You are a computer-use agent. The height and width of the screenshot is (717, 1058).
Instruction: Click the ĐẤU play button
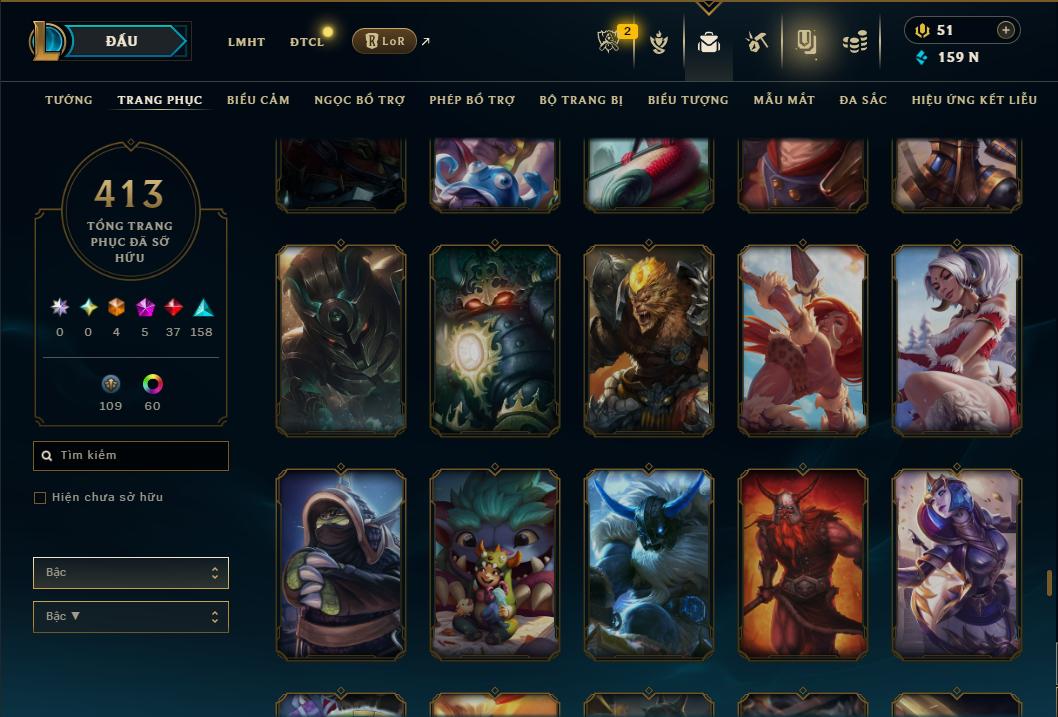(122, 41)
